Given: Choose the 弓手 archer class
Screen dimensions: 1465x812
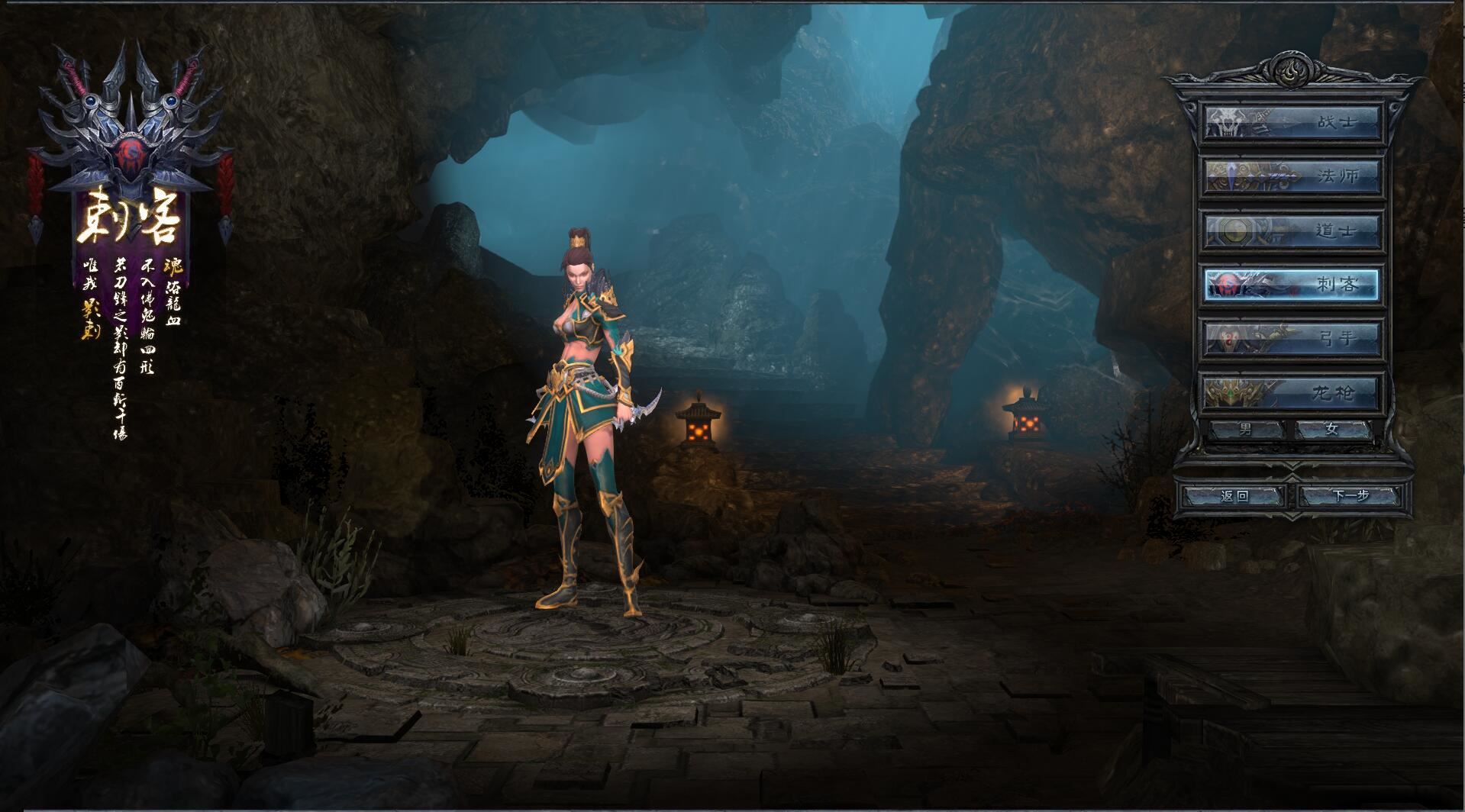Looking at the screenshot, I should click(x=1292, y=339).
